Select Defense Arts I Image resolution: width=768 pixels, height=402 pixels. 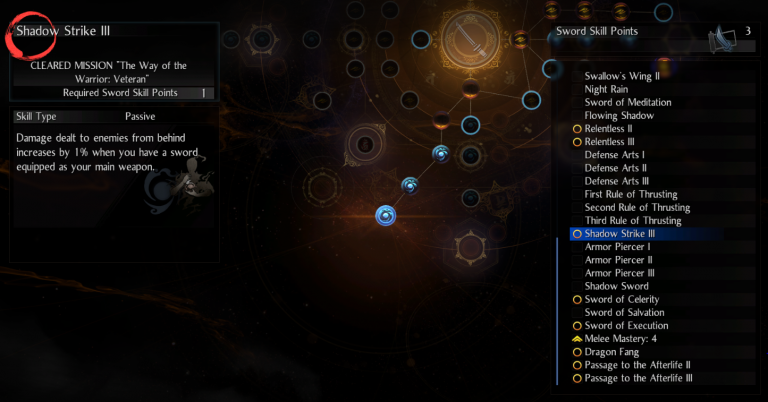[x=615, y=155]
